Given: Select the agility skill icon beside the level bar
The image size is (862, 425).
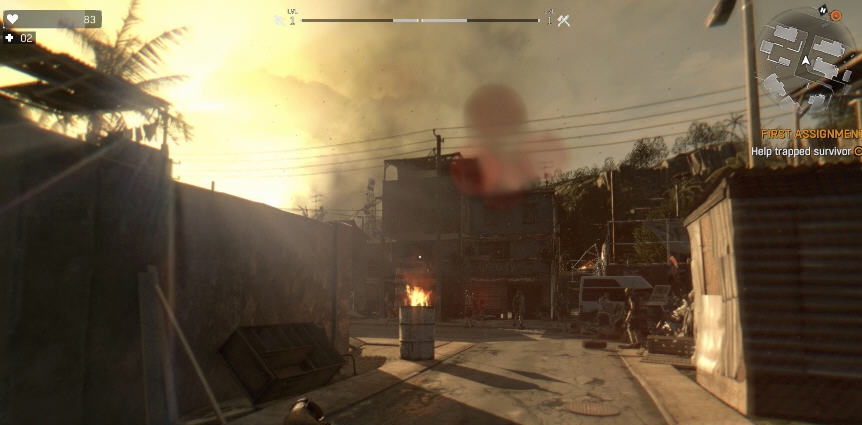Looking at the screenshot, I should point(281,20).
